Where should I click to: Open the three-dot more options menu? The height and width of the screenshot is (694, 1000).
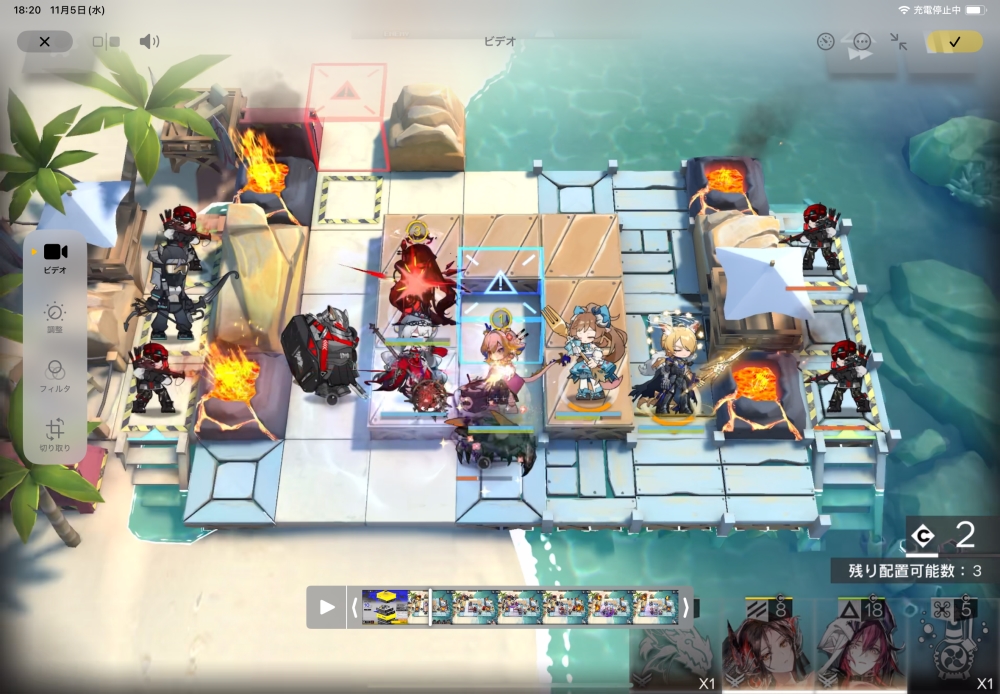click(x=862, y=42)
